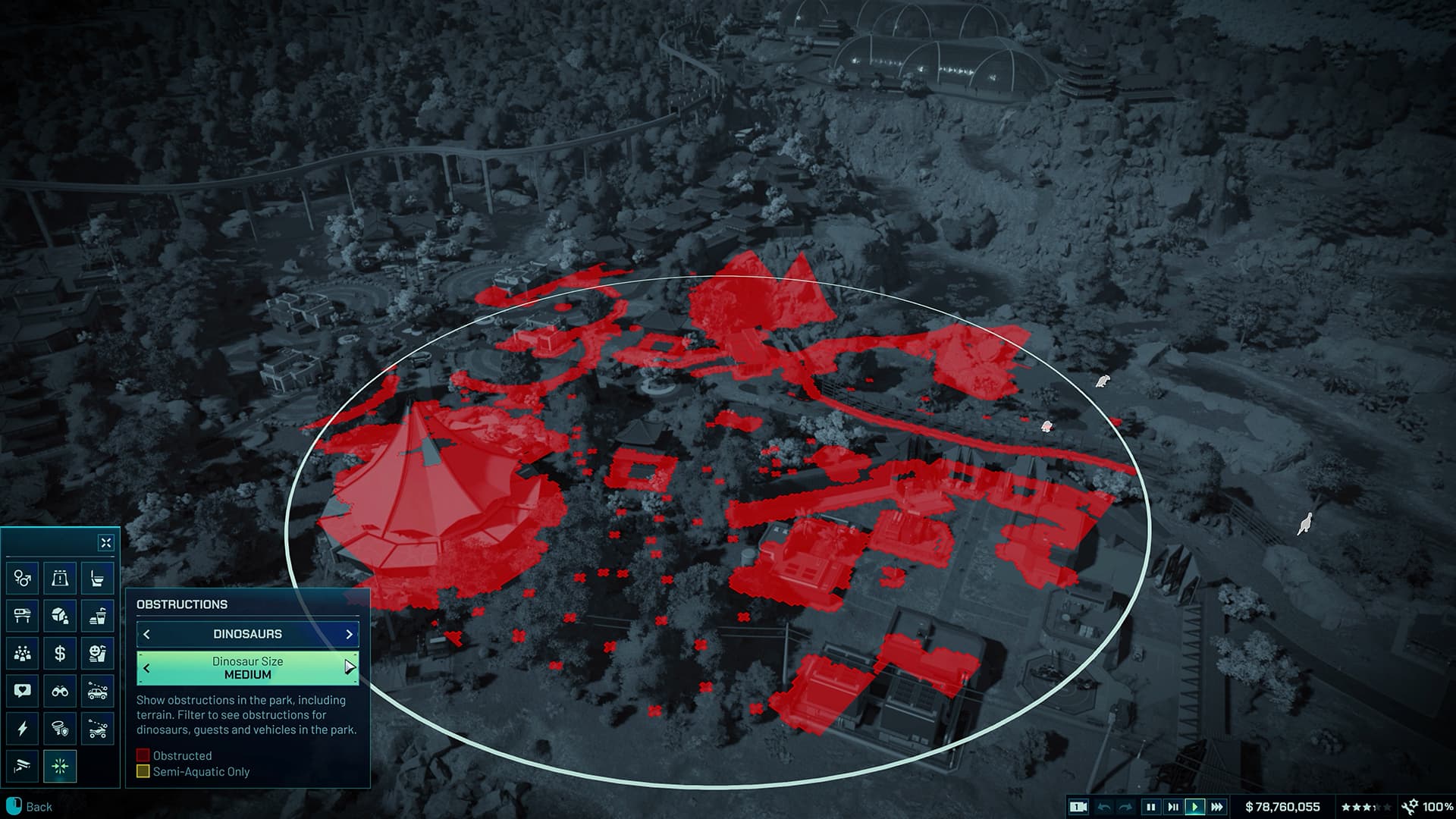Select the dinosaur gender data view icon
This screenshot has height=819, width=1456.
(x=21, y=579)
